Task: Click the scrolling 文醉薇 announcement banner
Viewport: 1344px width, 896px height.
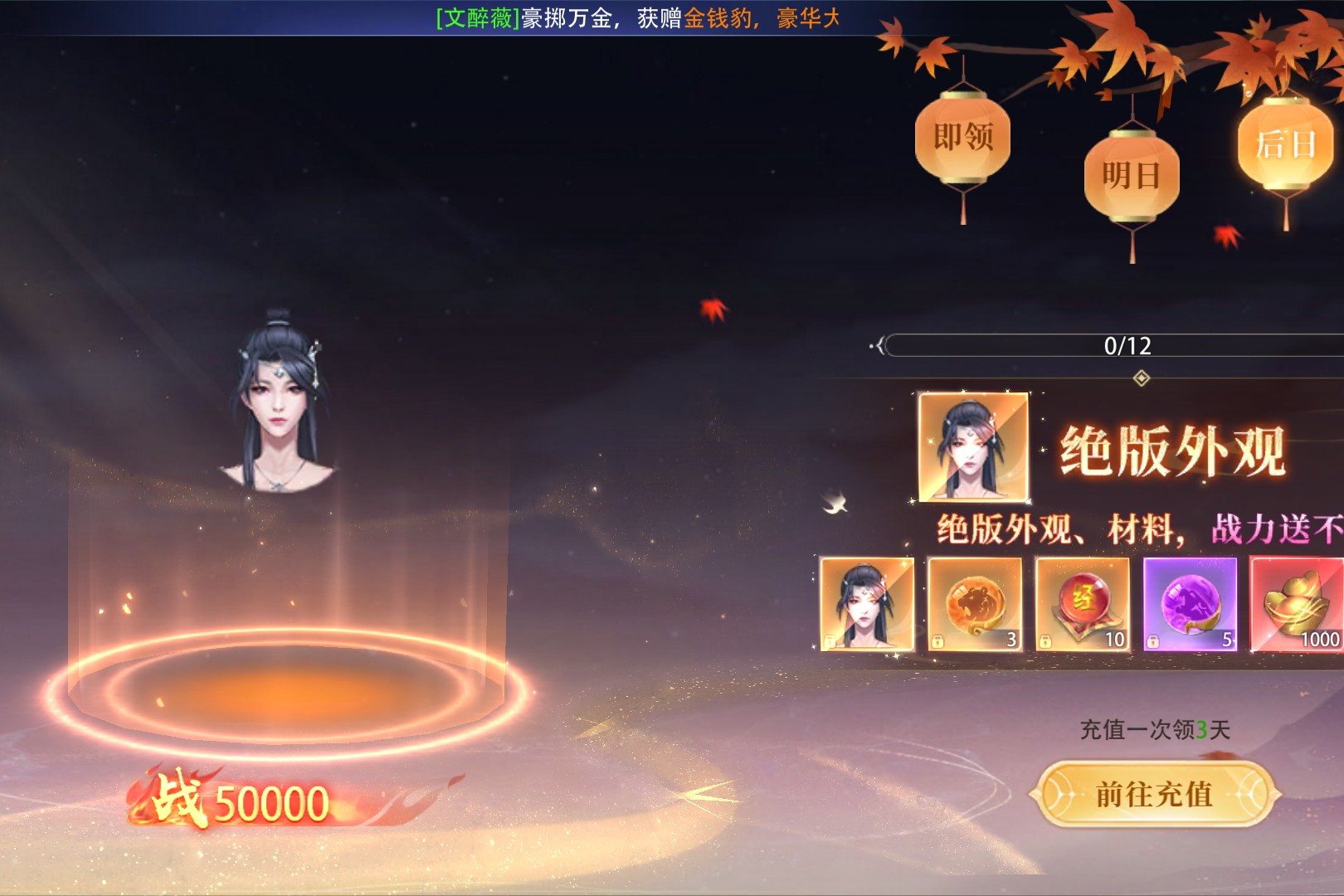Action: click(637, 18)
